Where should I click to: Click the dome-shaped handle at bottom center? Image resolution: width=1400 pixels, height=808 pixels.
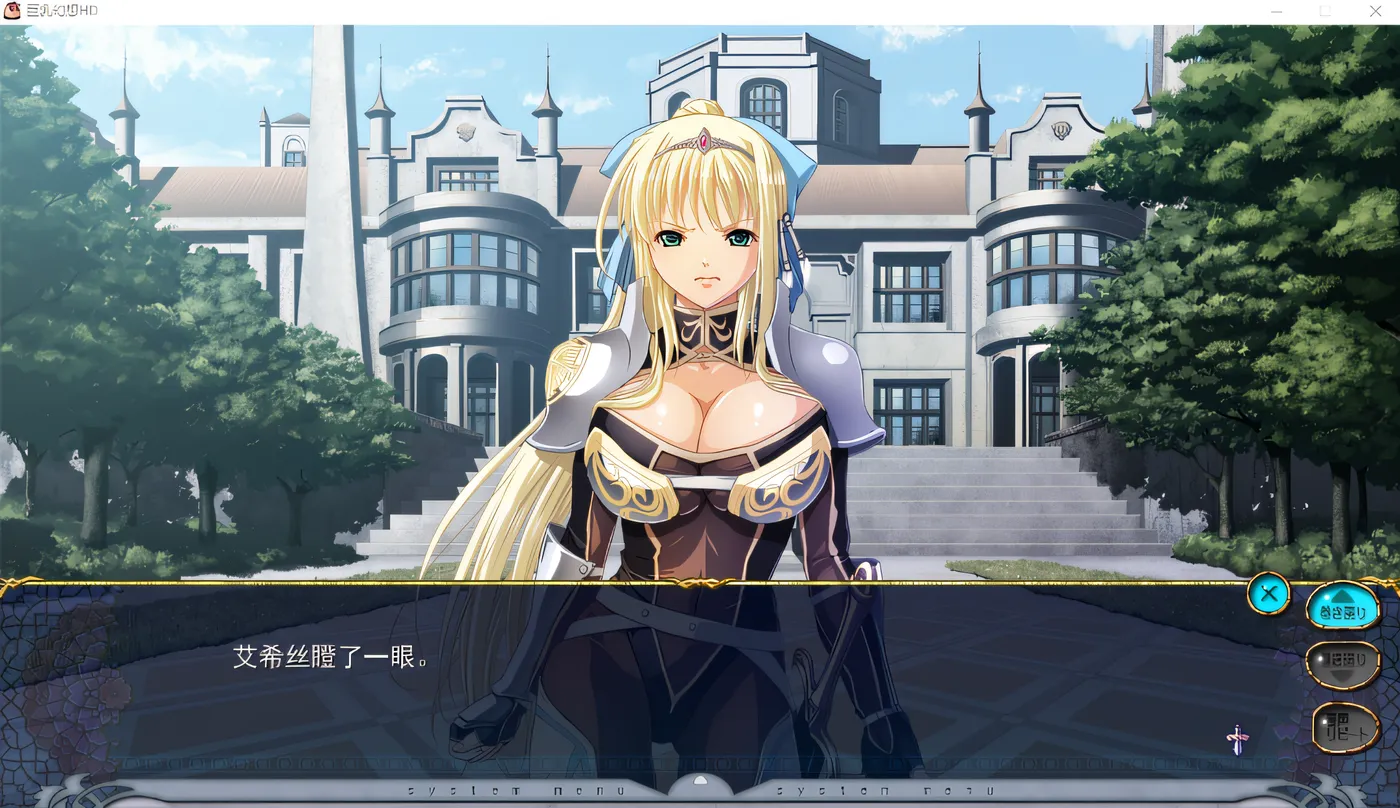point(700,780)
